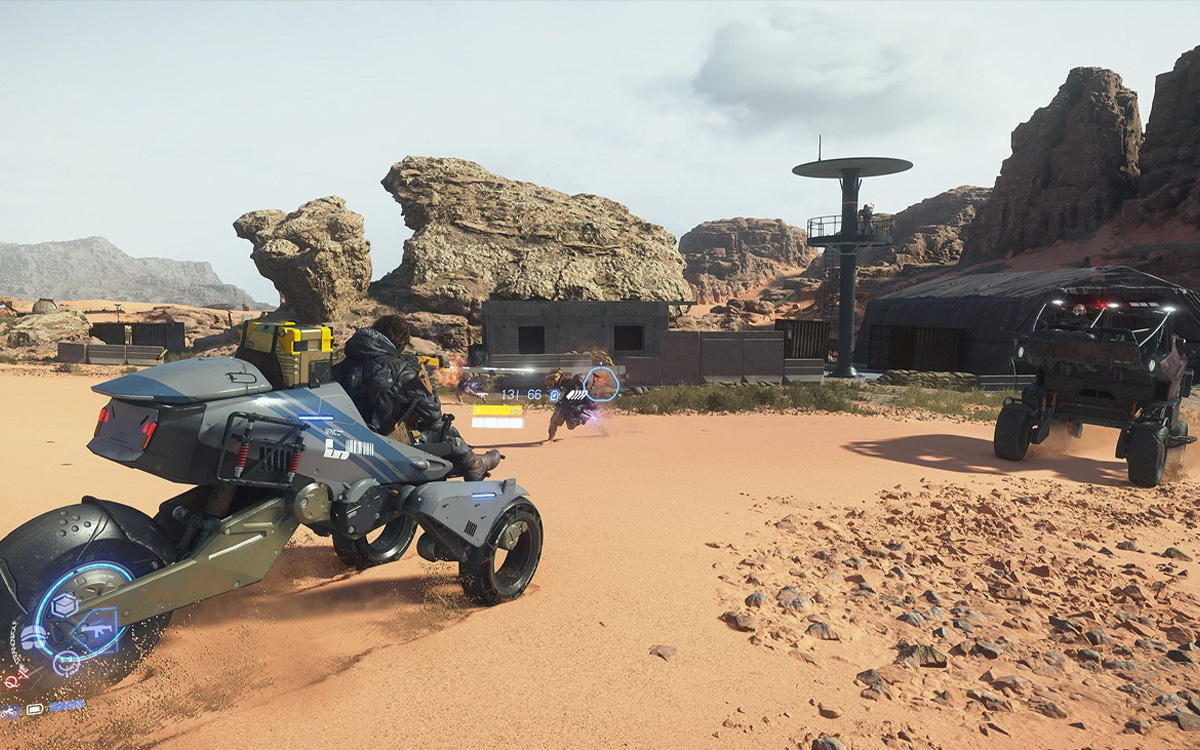Click the vehicle battery icon
Image resolution: width=1200 pixels, height=750 pixels.
[x=36, y=709]
